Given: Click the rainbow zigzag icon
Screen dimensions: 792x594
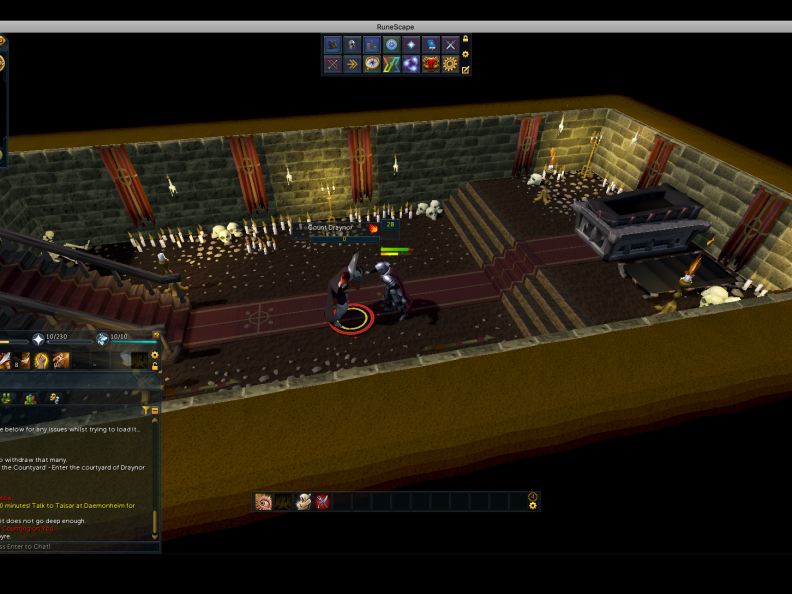Looking at the screenshot, I should pos(391,64).
